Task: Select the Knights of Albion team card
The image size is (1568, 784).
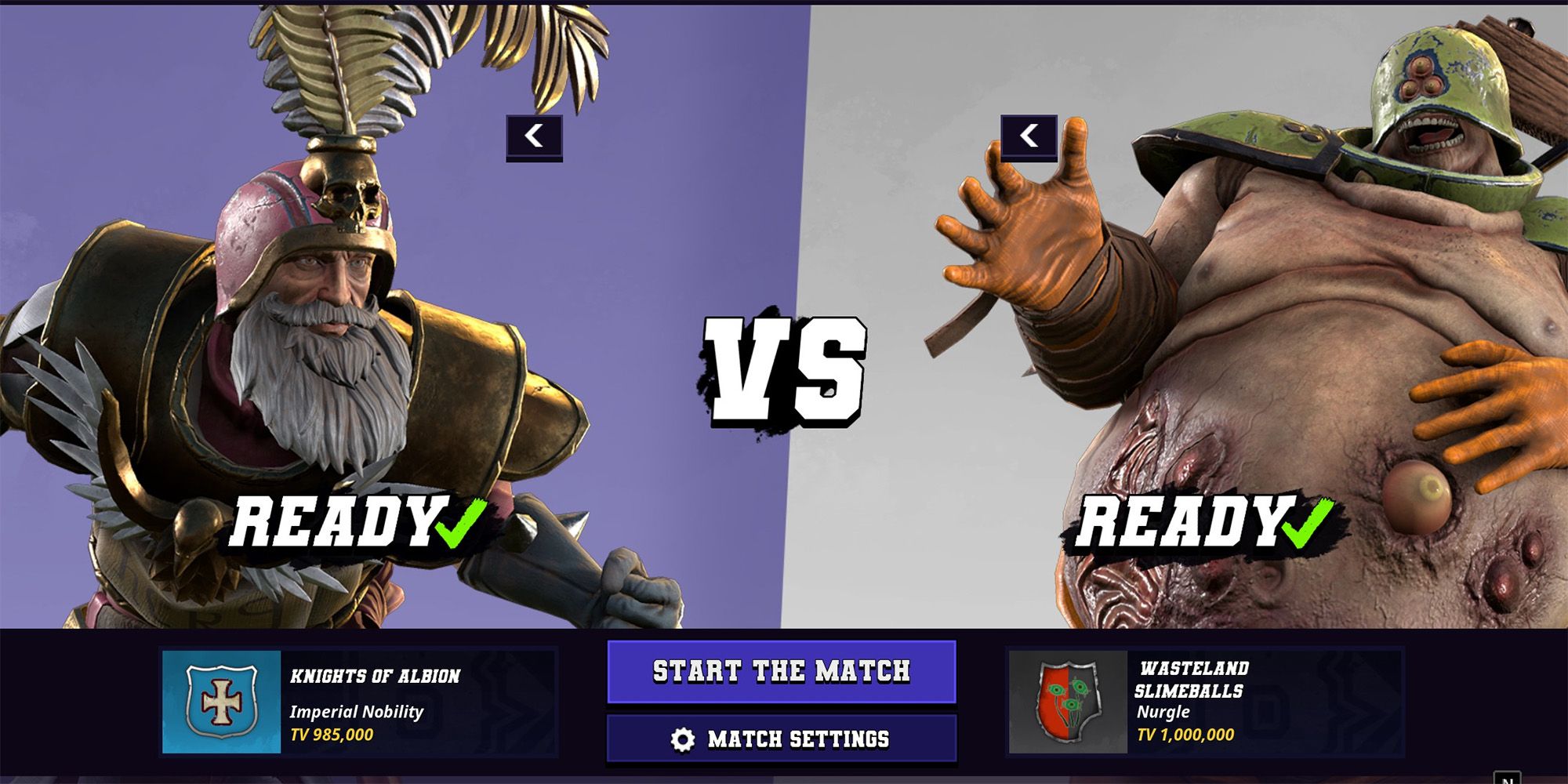Action: point(358,702)
